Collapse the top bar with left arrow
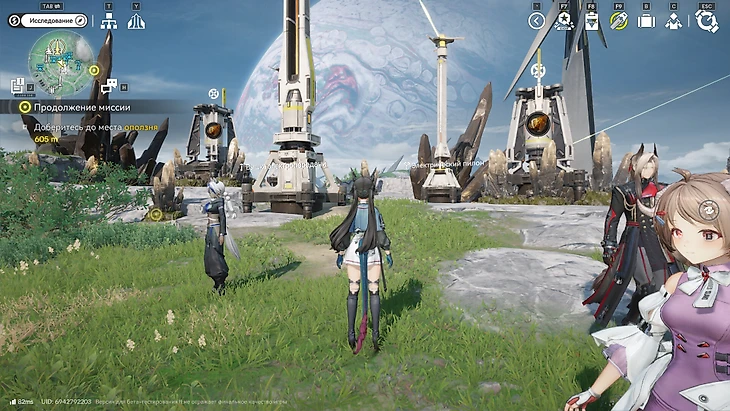Image resolution: width=730 pixels, height=411 pixels. click(536, 21)
